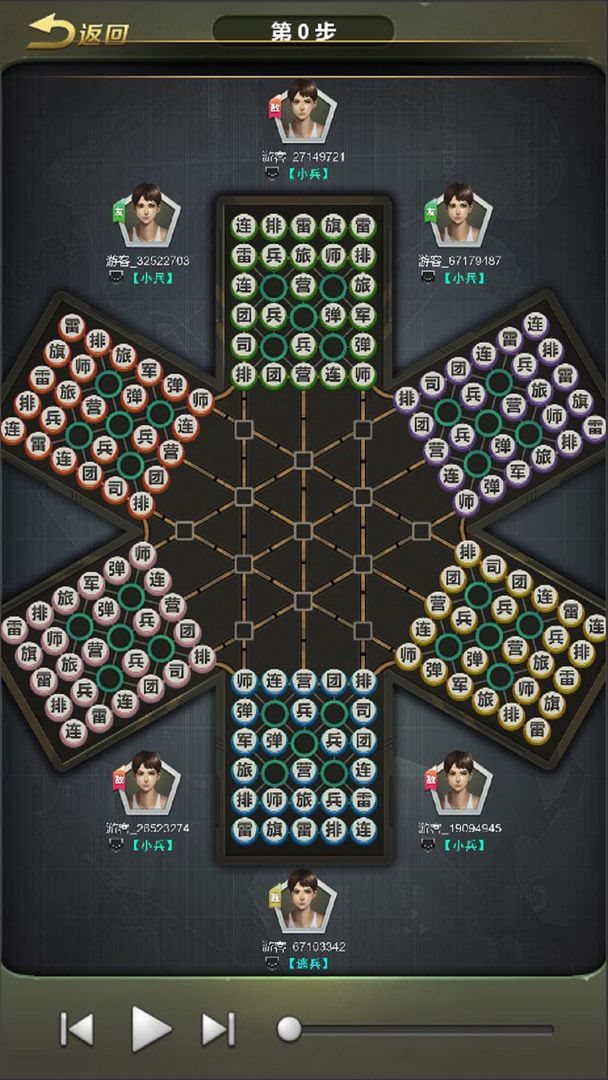Choose player 游客_19094945's portrait

click(459, 783)
